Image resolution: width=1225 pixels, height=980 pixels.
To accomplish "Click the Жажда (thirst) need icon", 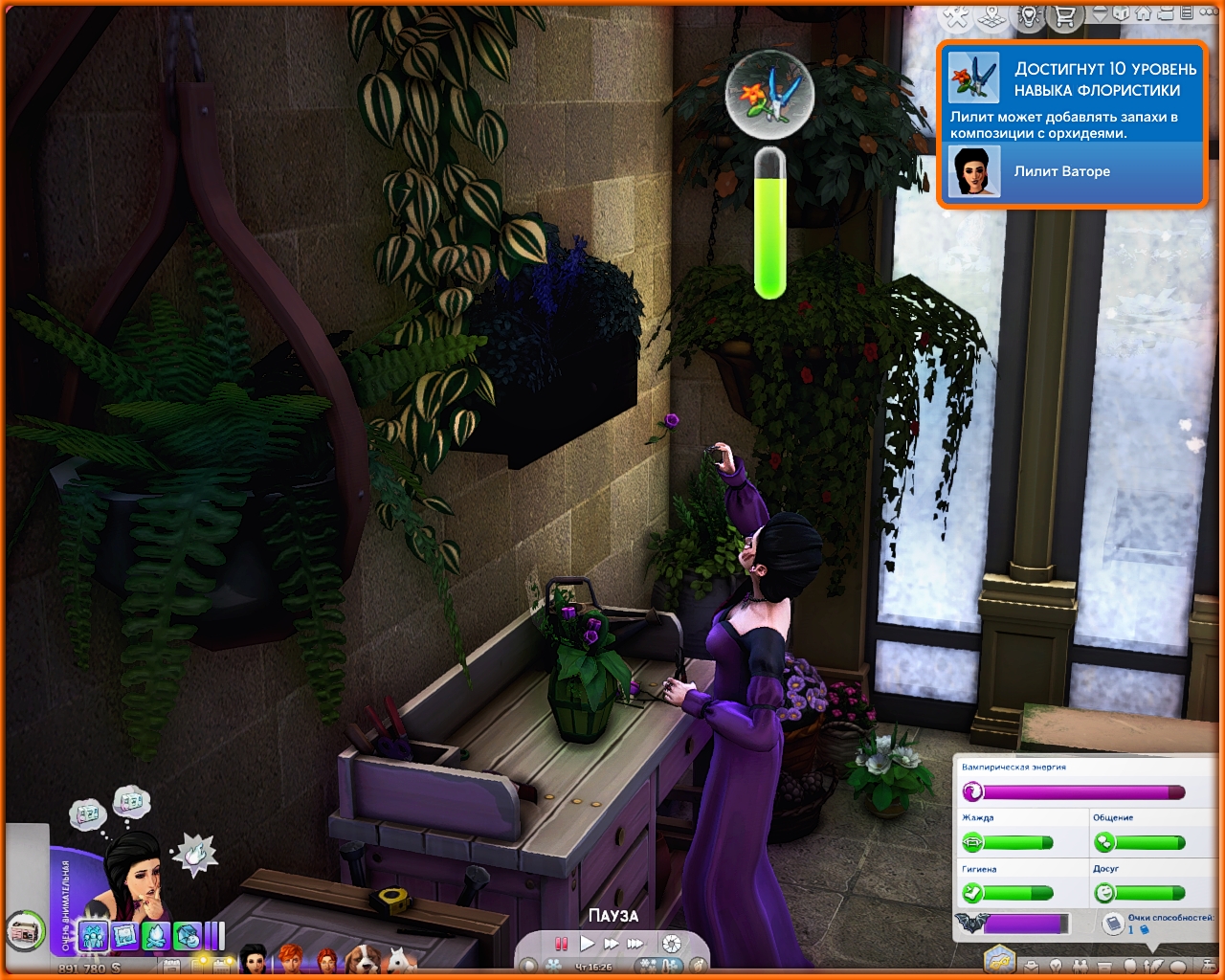I will [972, 842].
